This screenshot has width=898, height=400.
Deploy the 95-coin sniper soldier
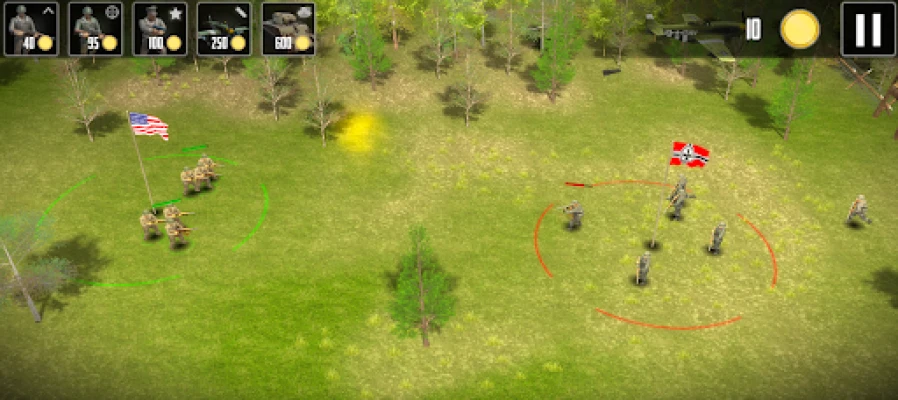click(x=95, y=28)
